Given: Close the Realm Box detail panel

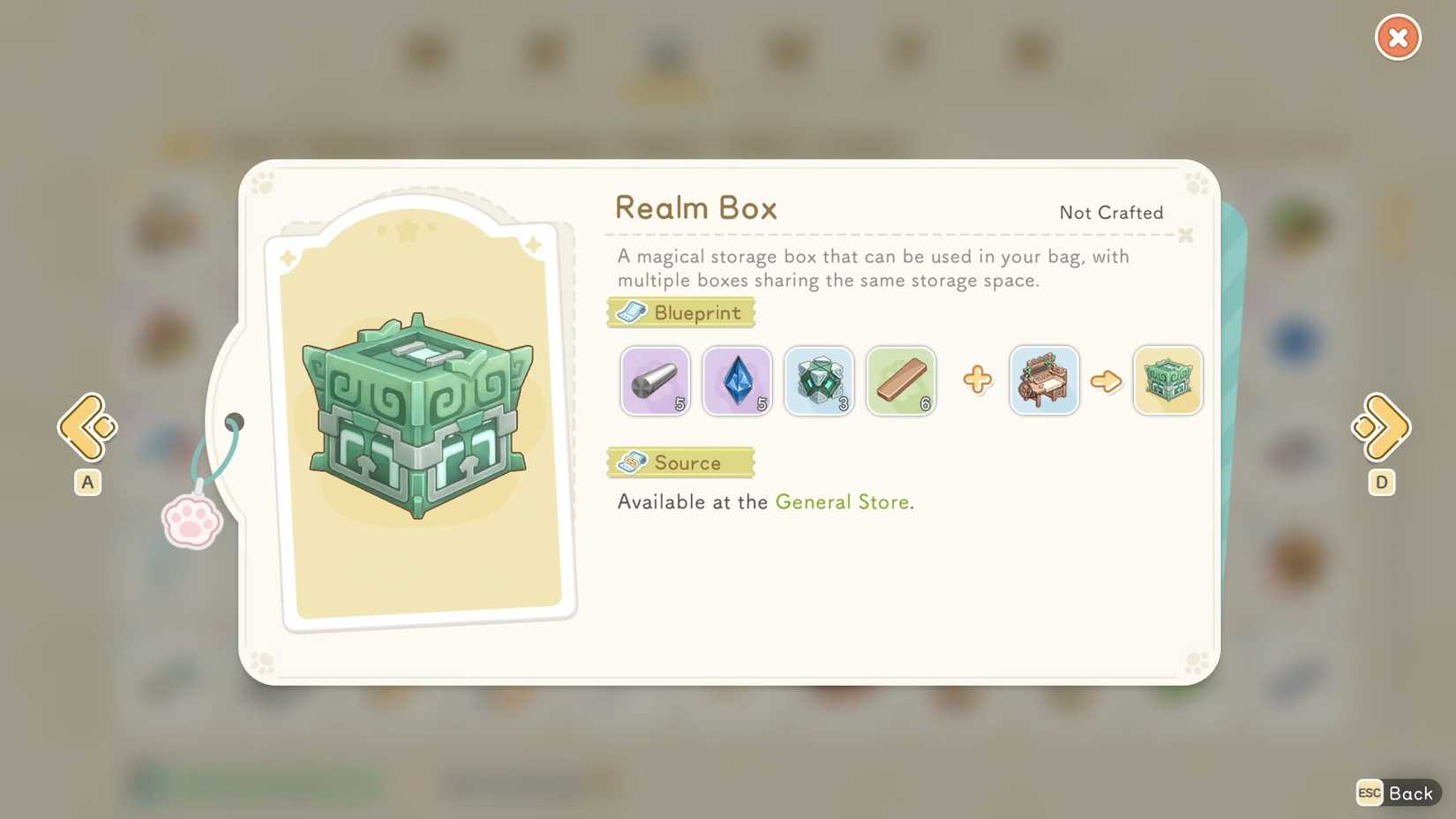Looking at the screenshot, I should (1397, 37).
